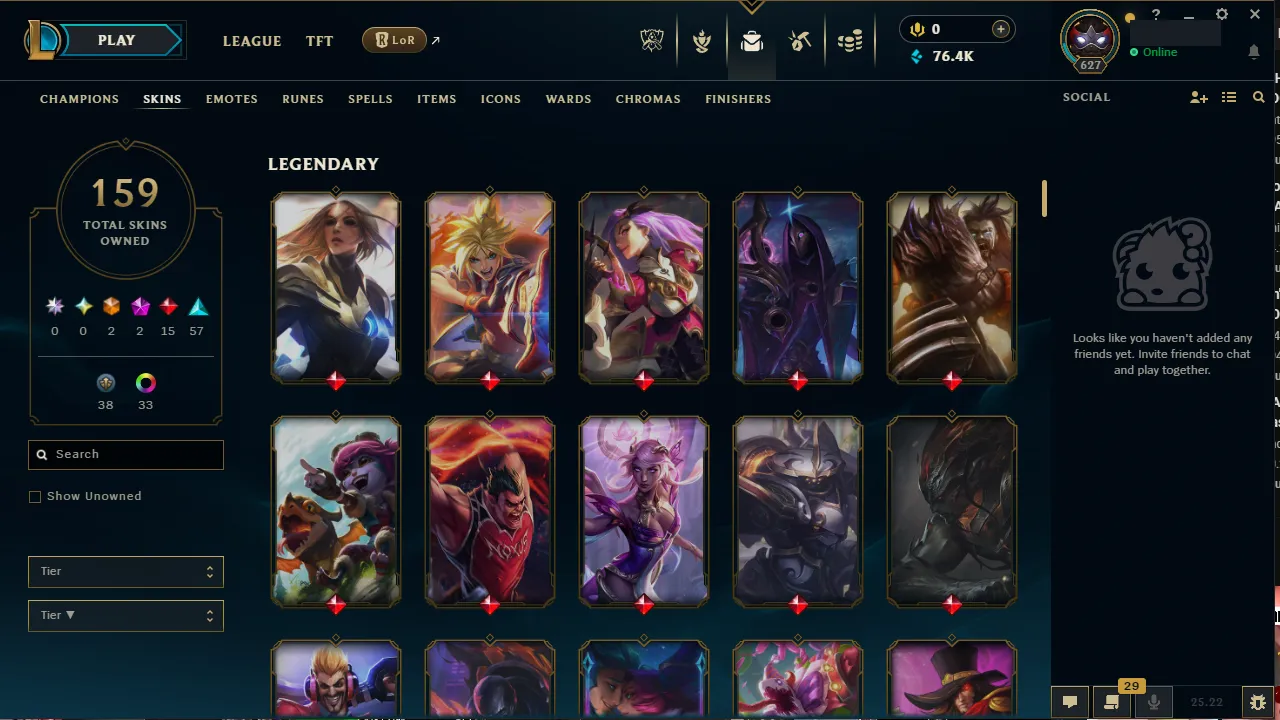The width and height of the screenshot is (1280, 720).
Task: Open the first Tier dropdown
Action: tap(125, 571)
